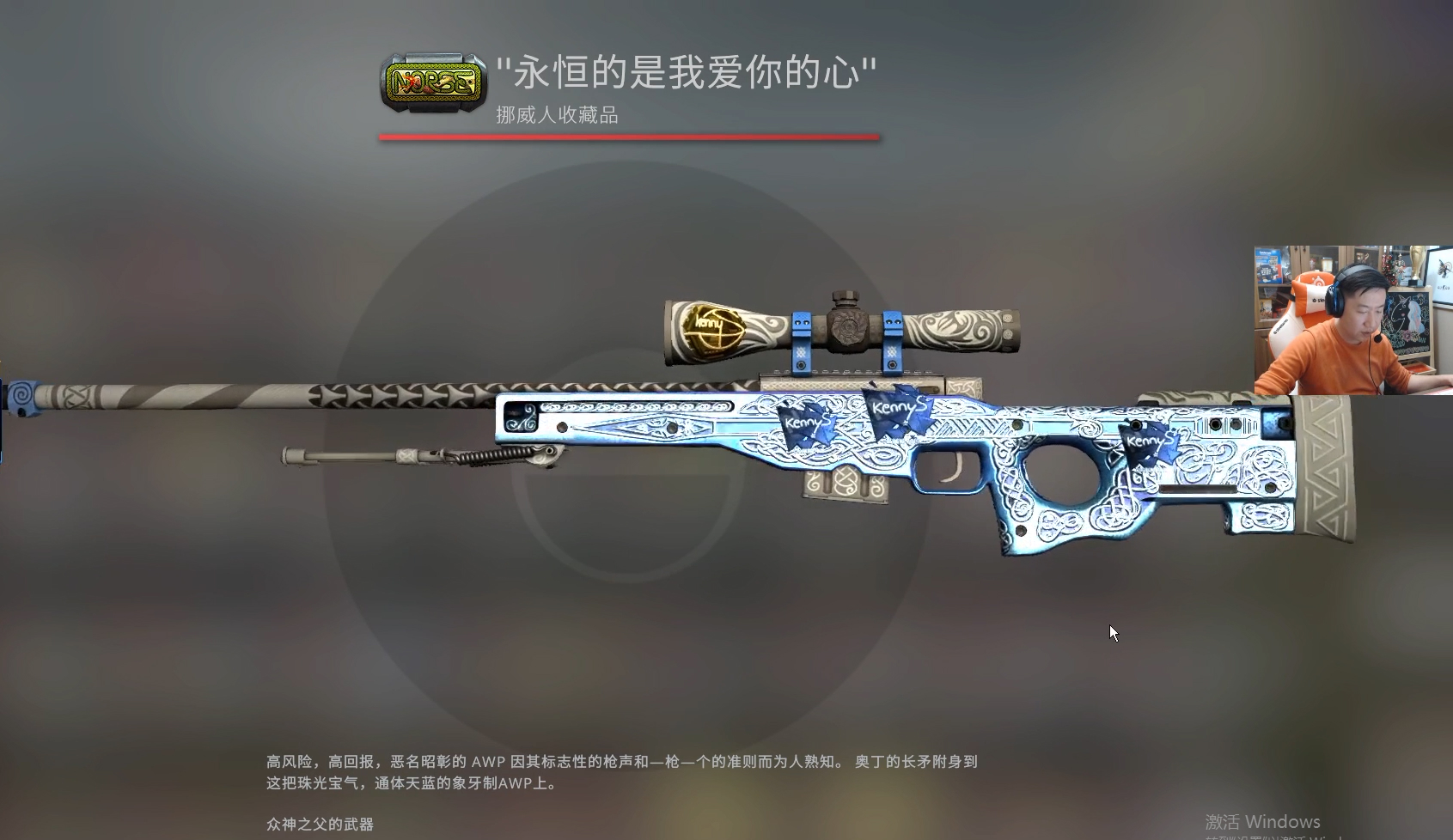Screen dimensions: 1453x840
Task: Click the red wear indicator bar
Action: pyautogui.click(x=630, y=136)
